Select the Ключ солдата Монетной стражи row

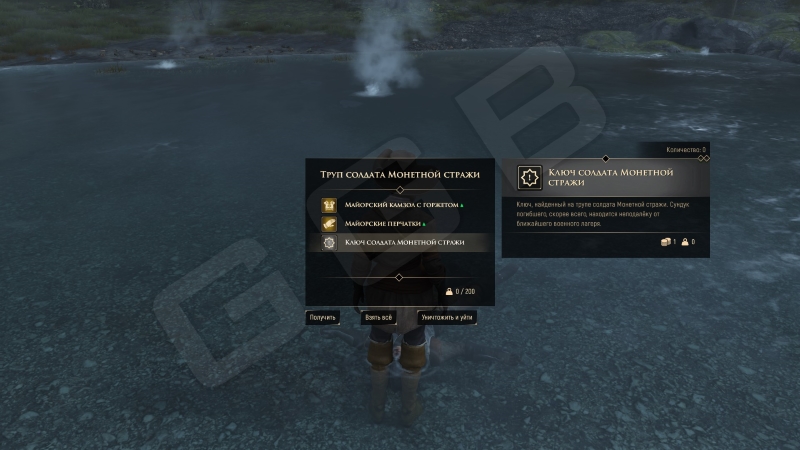[x=400, y=243]
